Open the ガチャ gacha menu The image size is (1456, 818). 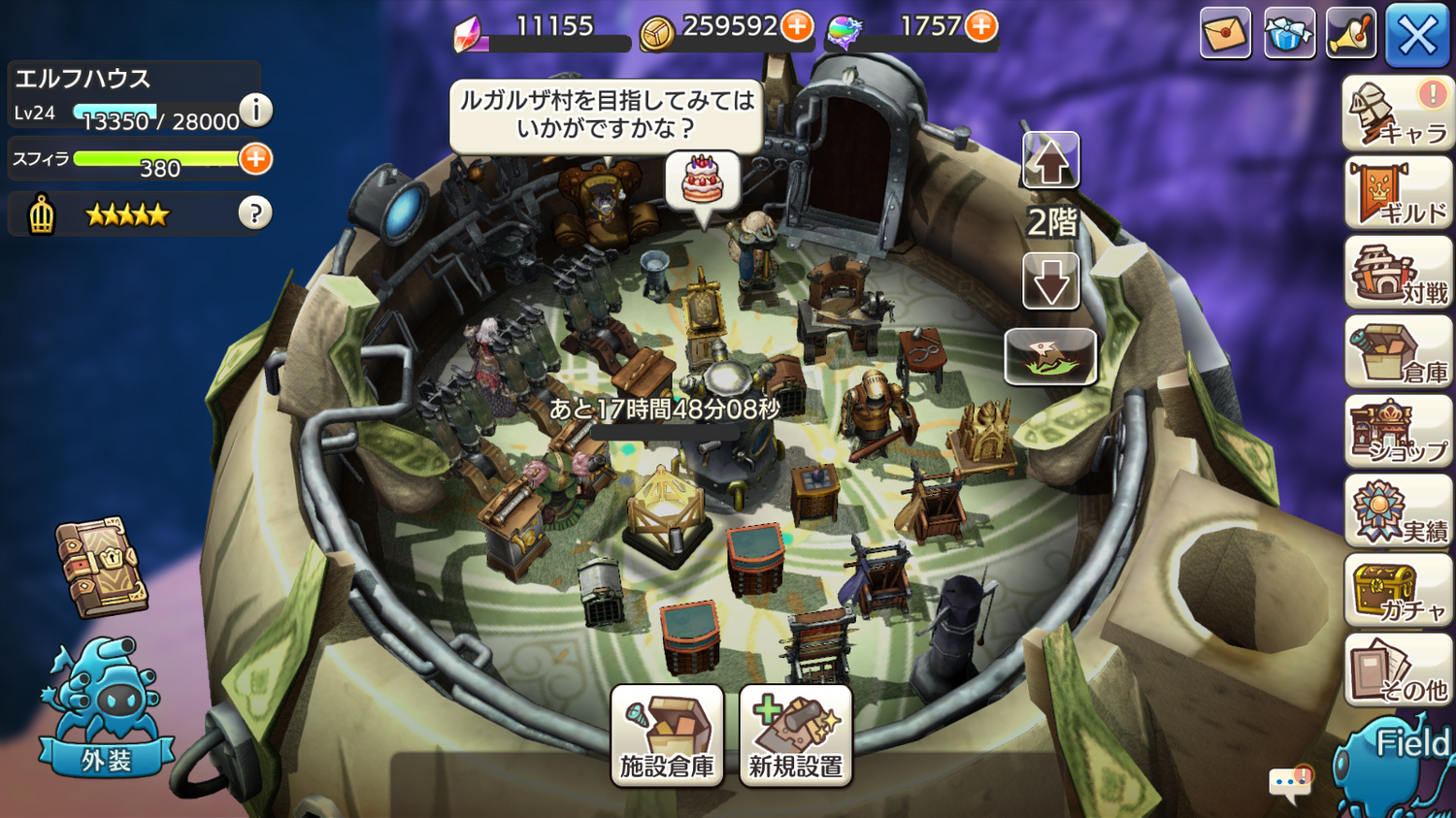tap(1398, 592)
